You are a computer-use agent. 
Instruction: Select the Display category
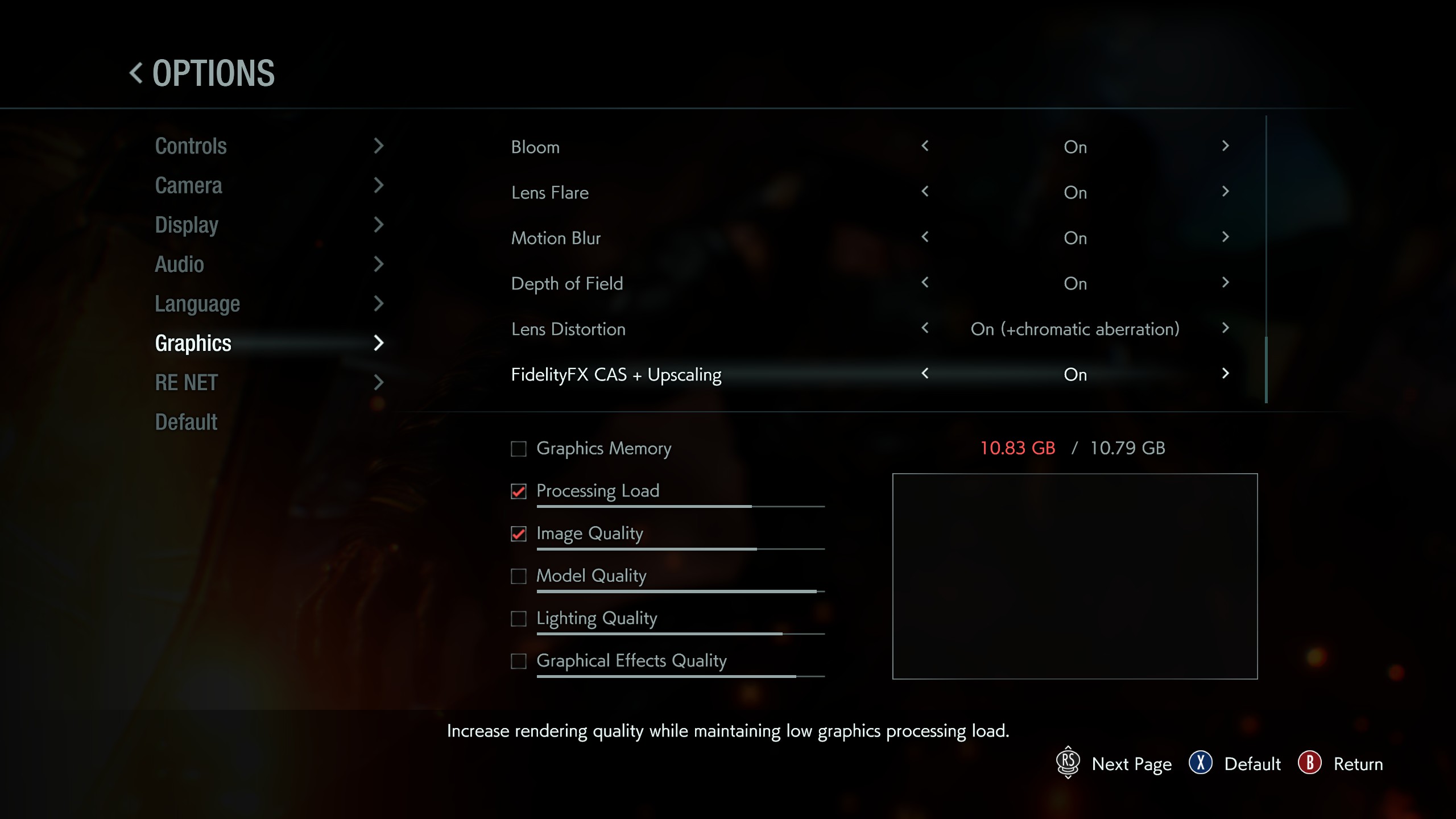(187, 225)
